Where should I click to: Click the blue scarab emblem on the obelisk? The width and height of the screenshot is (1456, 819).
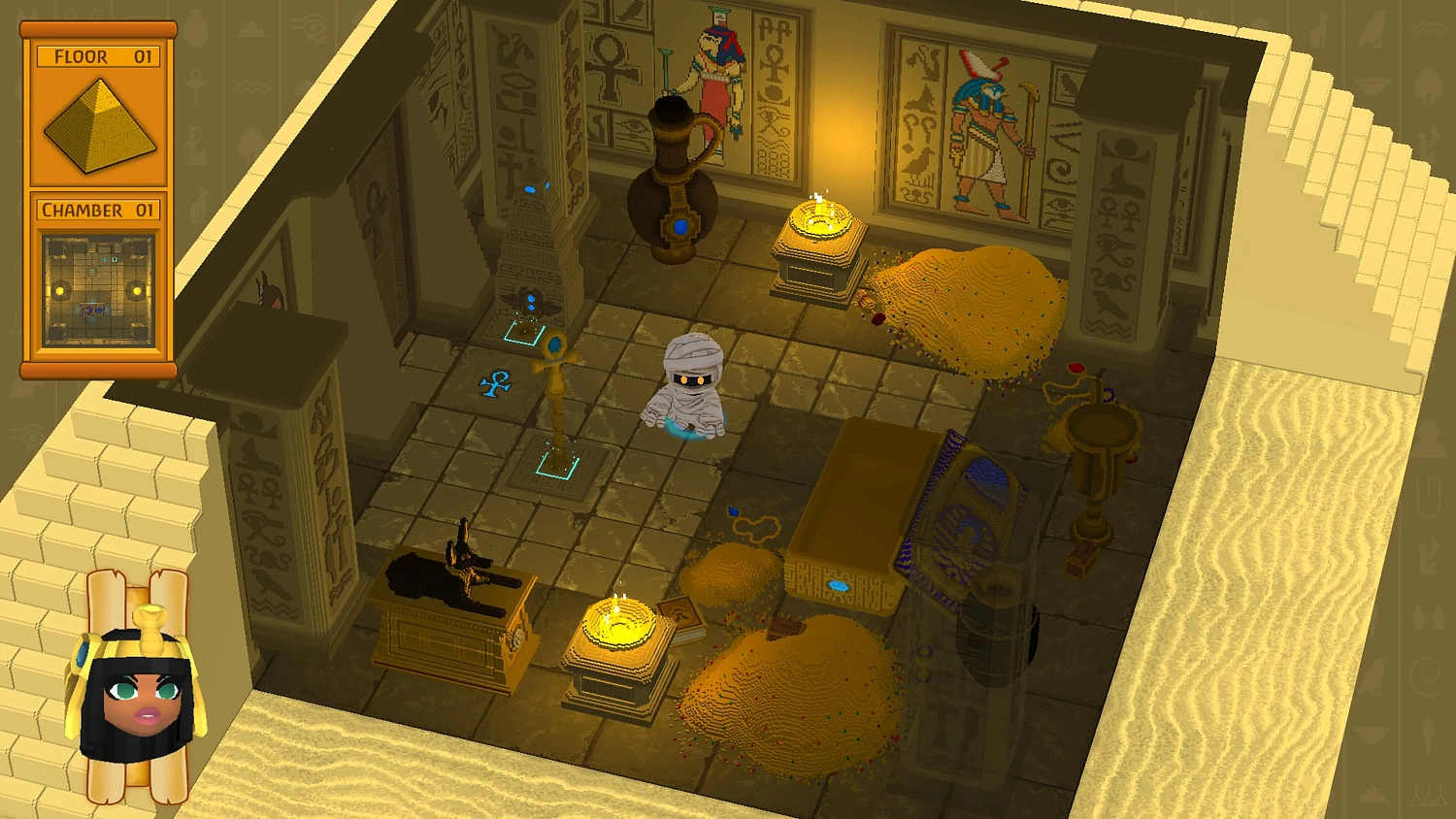tap(531, 303)
